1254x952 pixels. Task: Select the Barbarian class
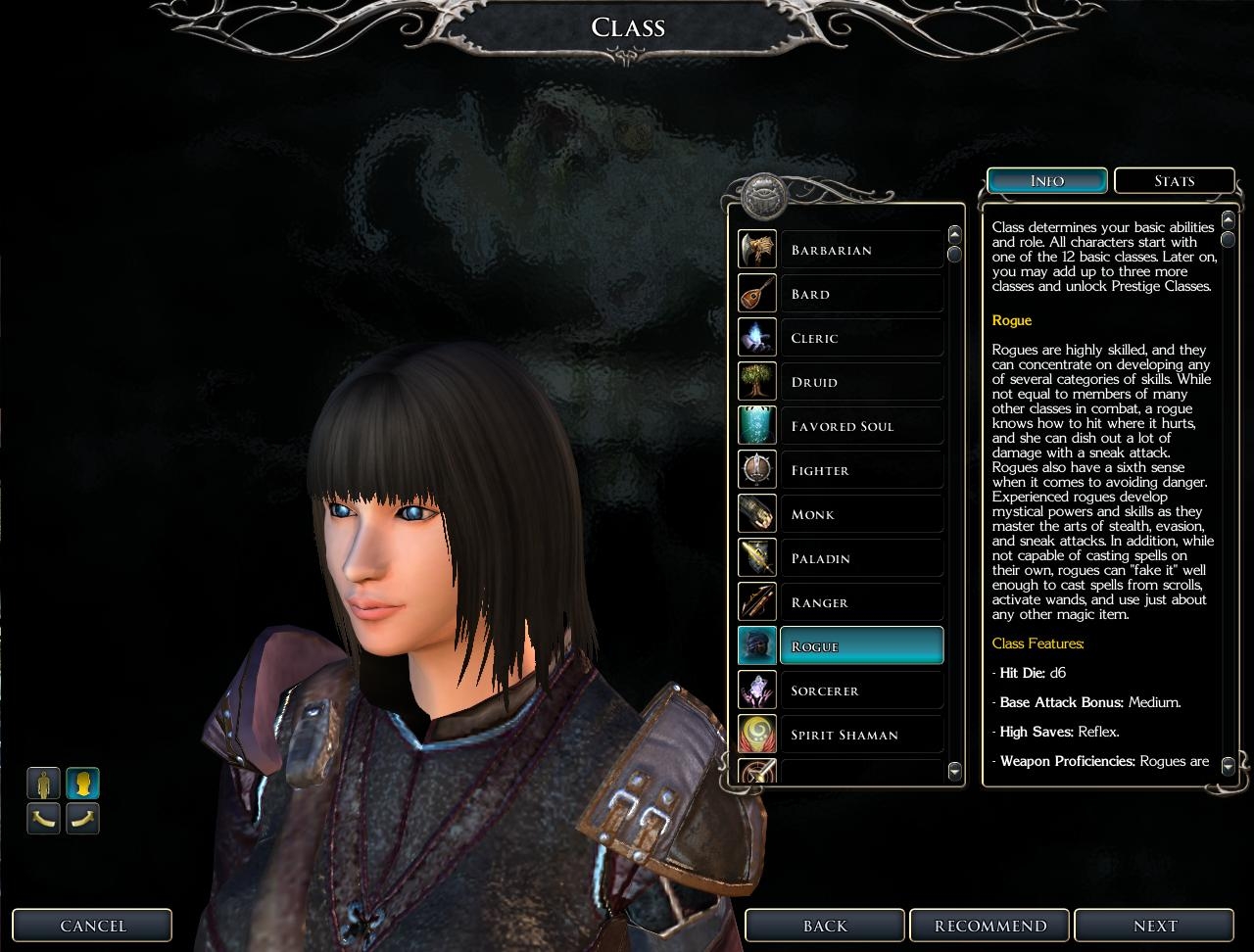pyautogui.click(x=860, y=250)
